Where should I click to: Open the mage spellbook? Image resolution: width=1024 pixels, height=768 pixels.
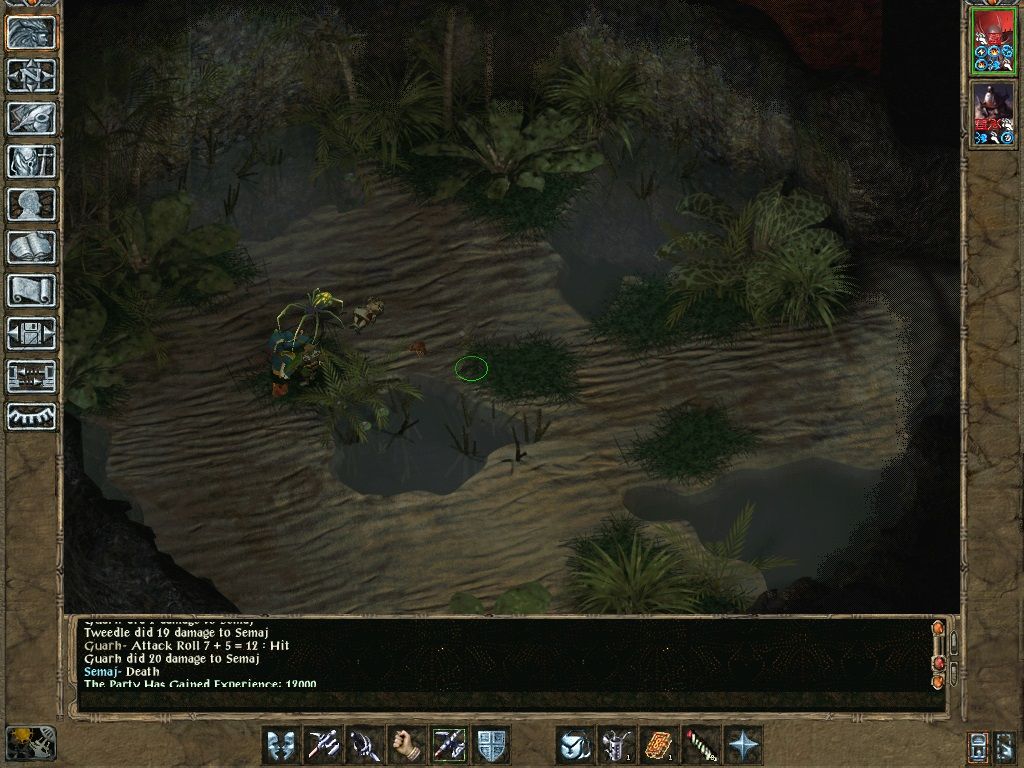[x=31, y=247]
